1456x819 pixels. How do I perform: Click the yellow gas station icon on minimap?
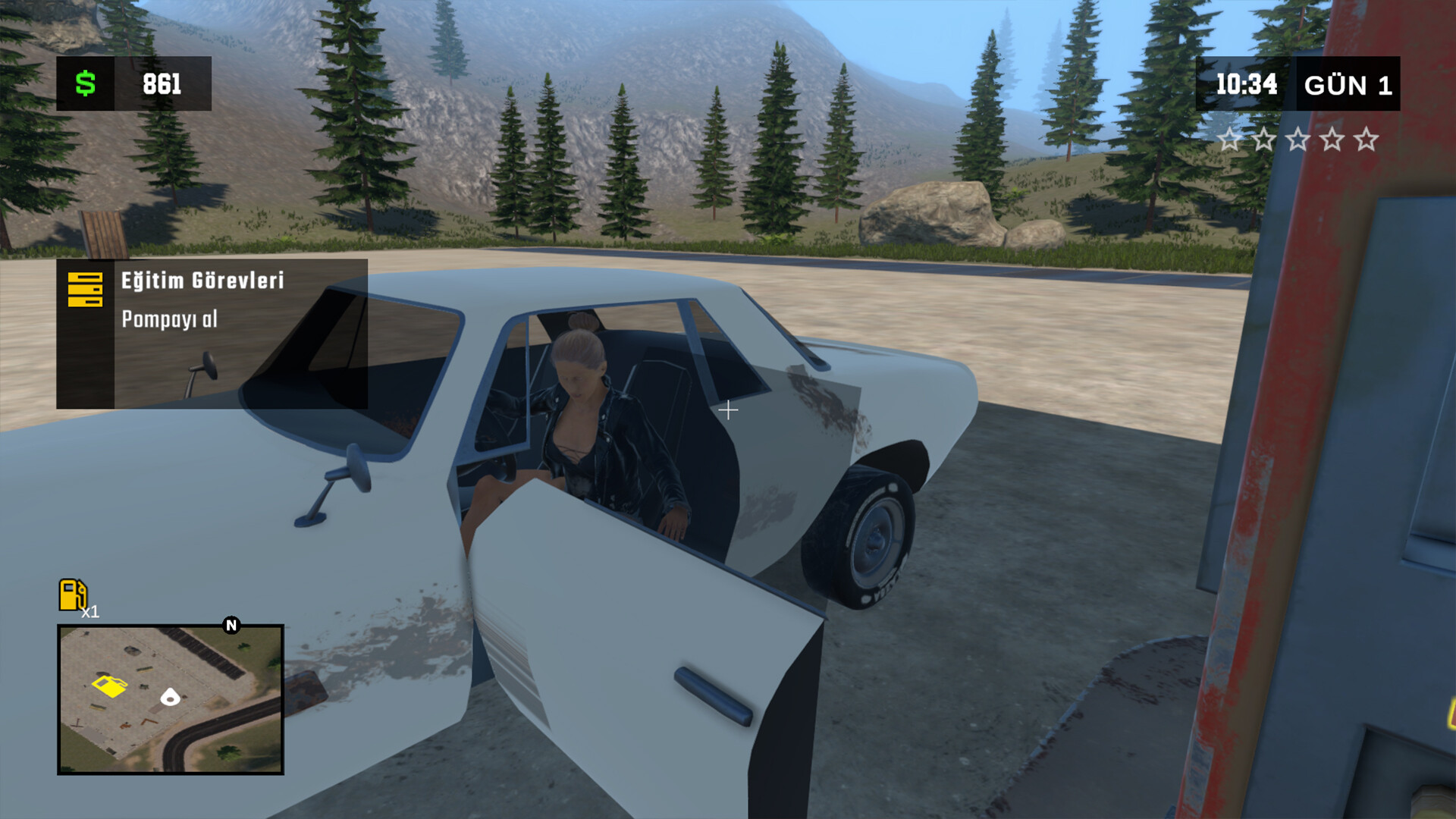111,685
